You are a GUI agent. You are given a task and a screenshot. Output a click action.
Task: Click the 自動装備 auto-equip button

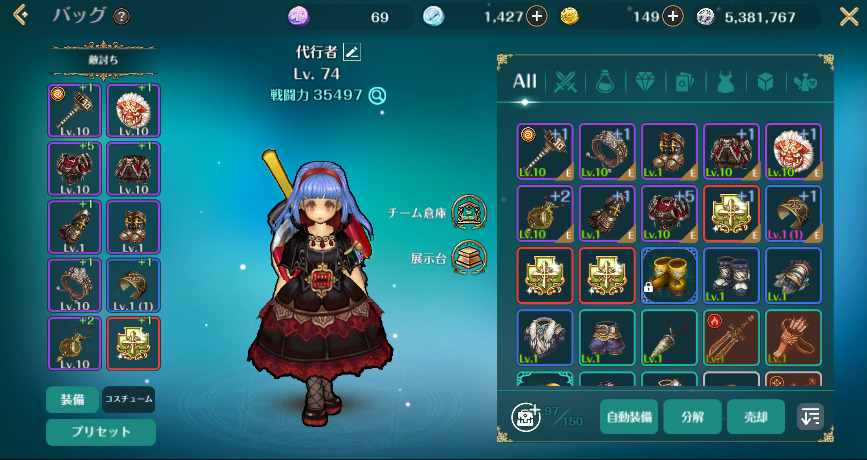tap(629, 416)
